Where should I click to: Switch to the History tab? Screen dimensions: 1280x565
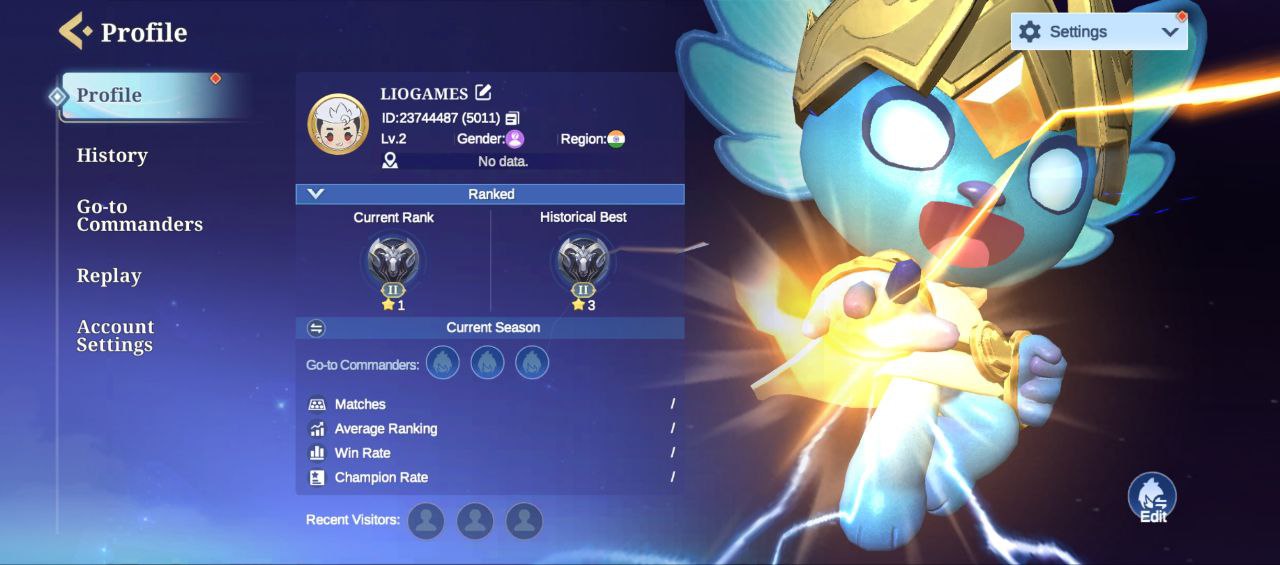click(112, 155)
